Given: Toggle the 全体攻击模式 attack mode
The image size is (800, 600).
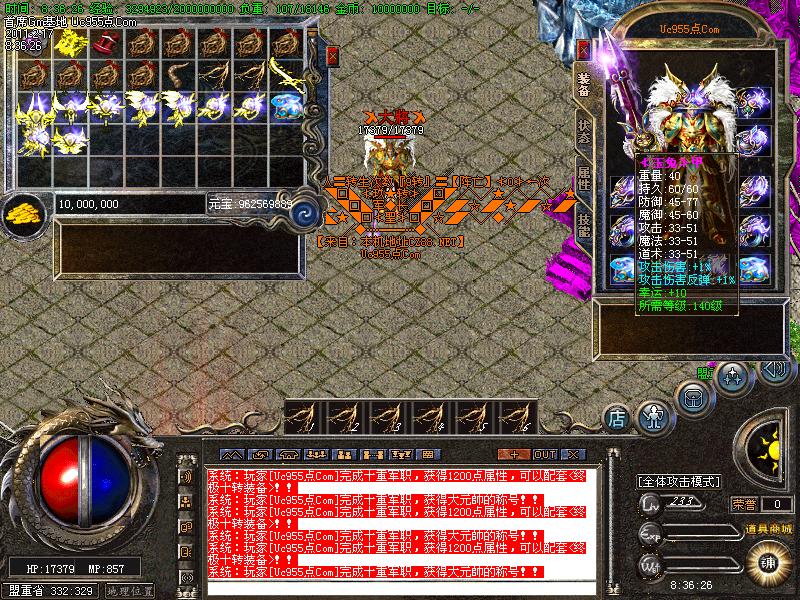Looking at the screenshot, I should [x=680, y=481].
